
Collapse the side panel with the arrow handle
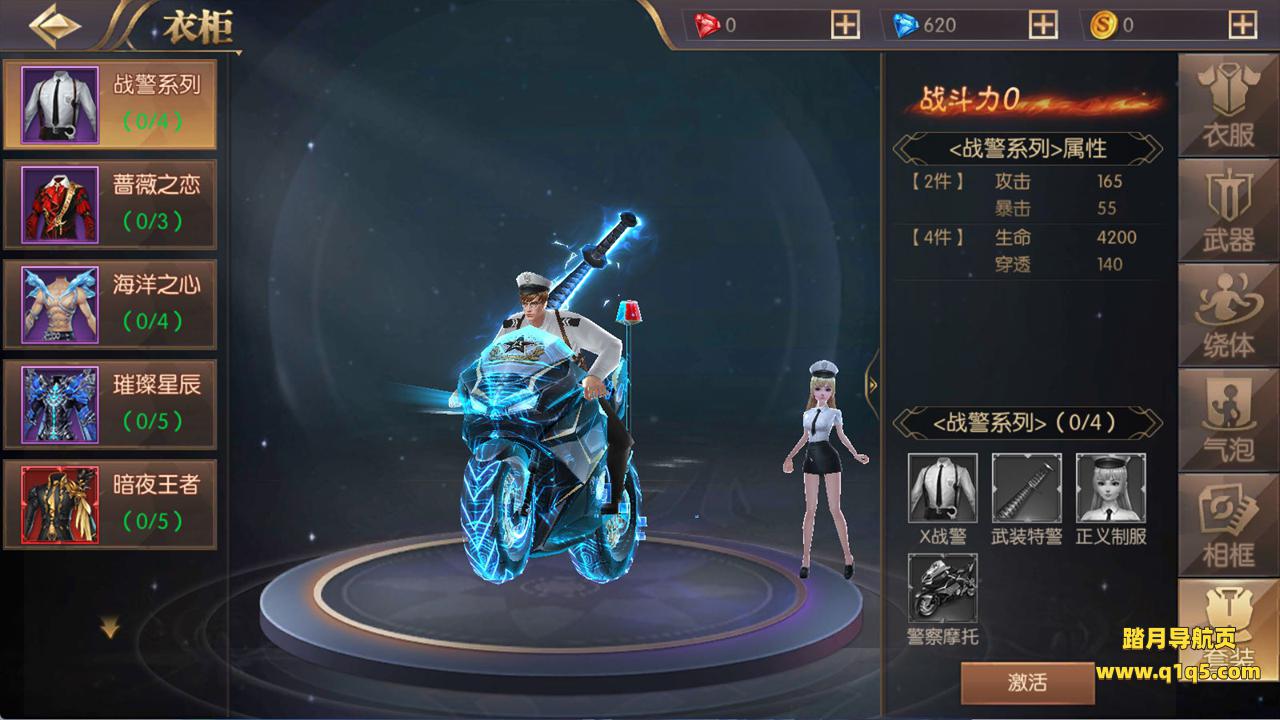872,384
